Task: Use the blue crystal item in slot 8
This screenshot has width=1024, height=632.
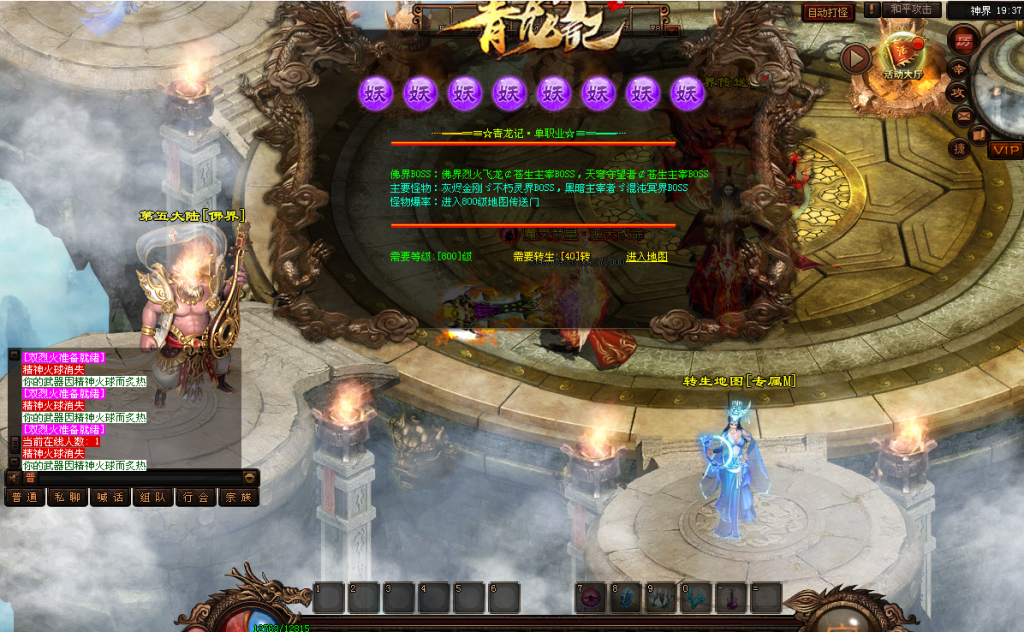Action: tap(627, 598)
